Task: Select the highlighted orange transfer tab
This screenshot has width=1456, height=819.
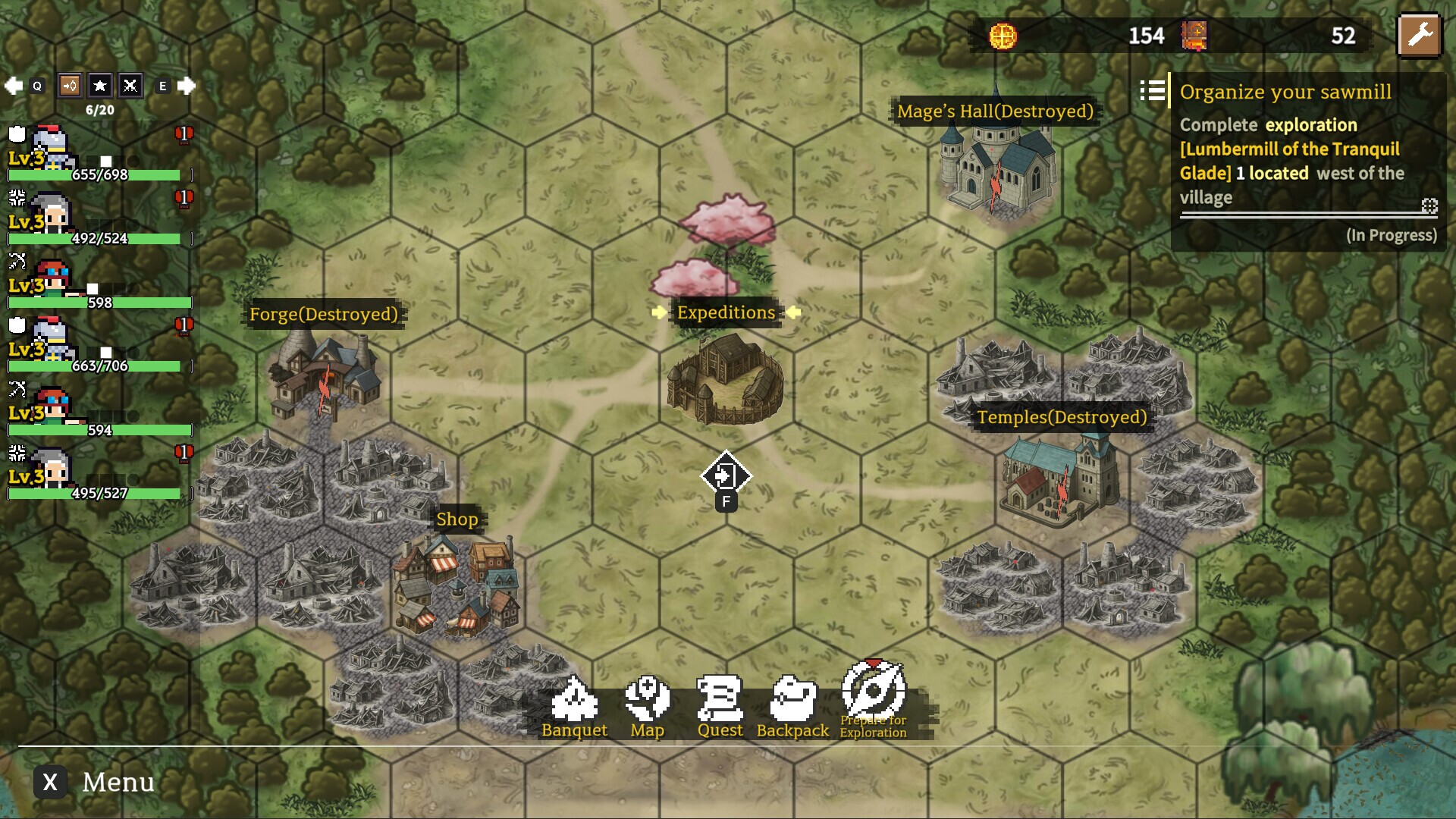Action: (68, 86)
